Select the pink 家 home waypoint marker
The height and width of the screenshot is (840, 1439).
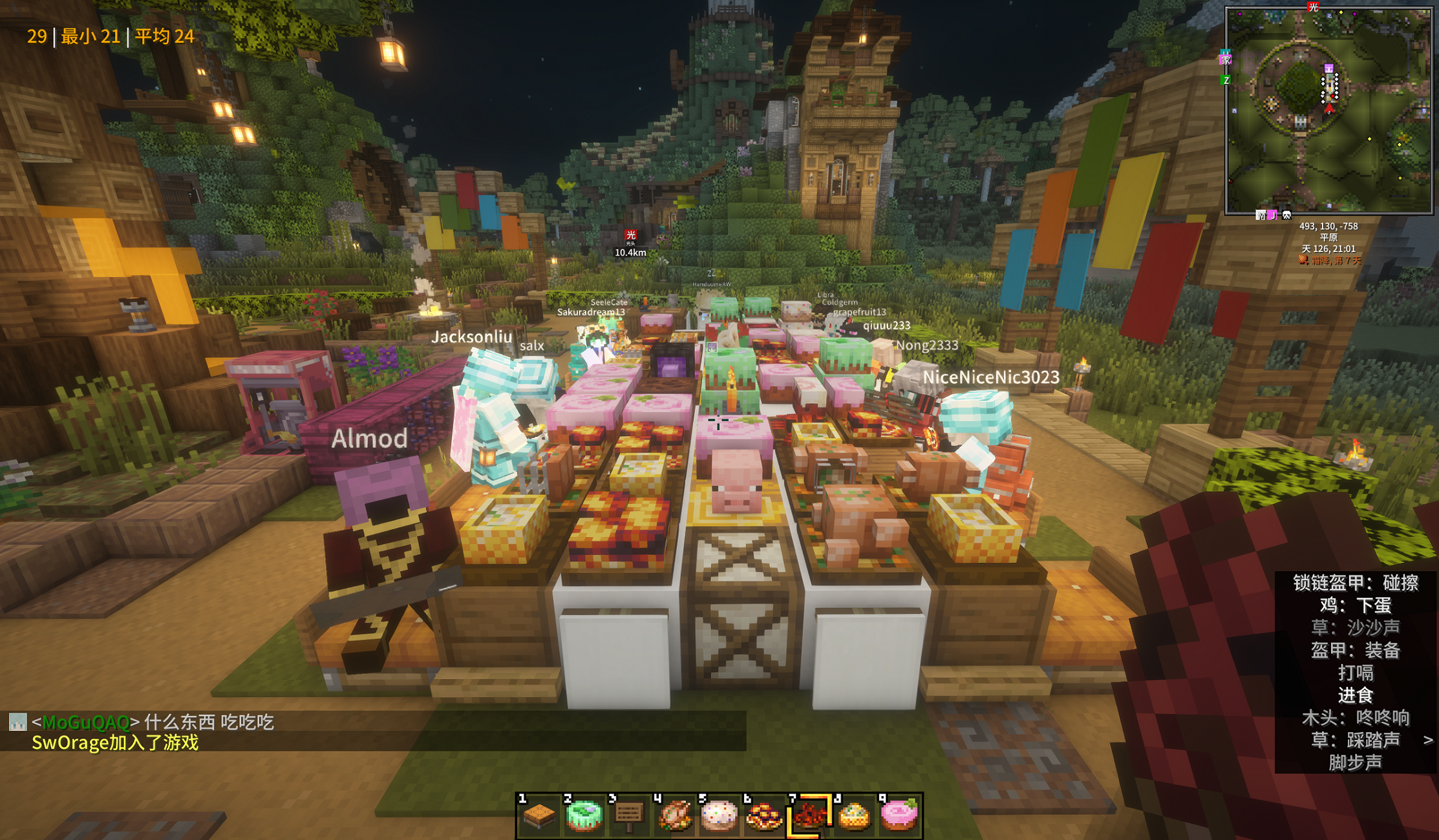1226,60
